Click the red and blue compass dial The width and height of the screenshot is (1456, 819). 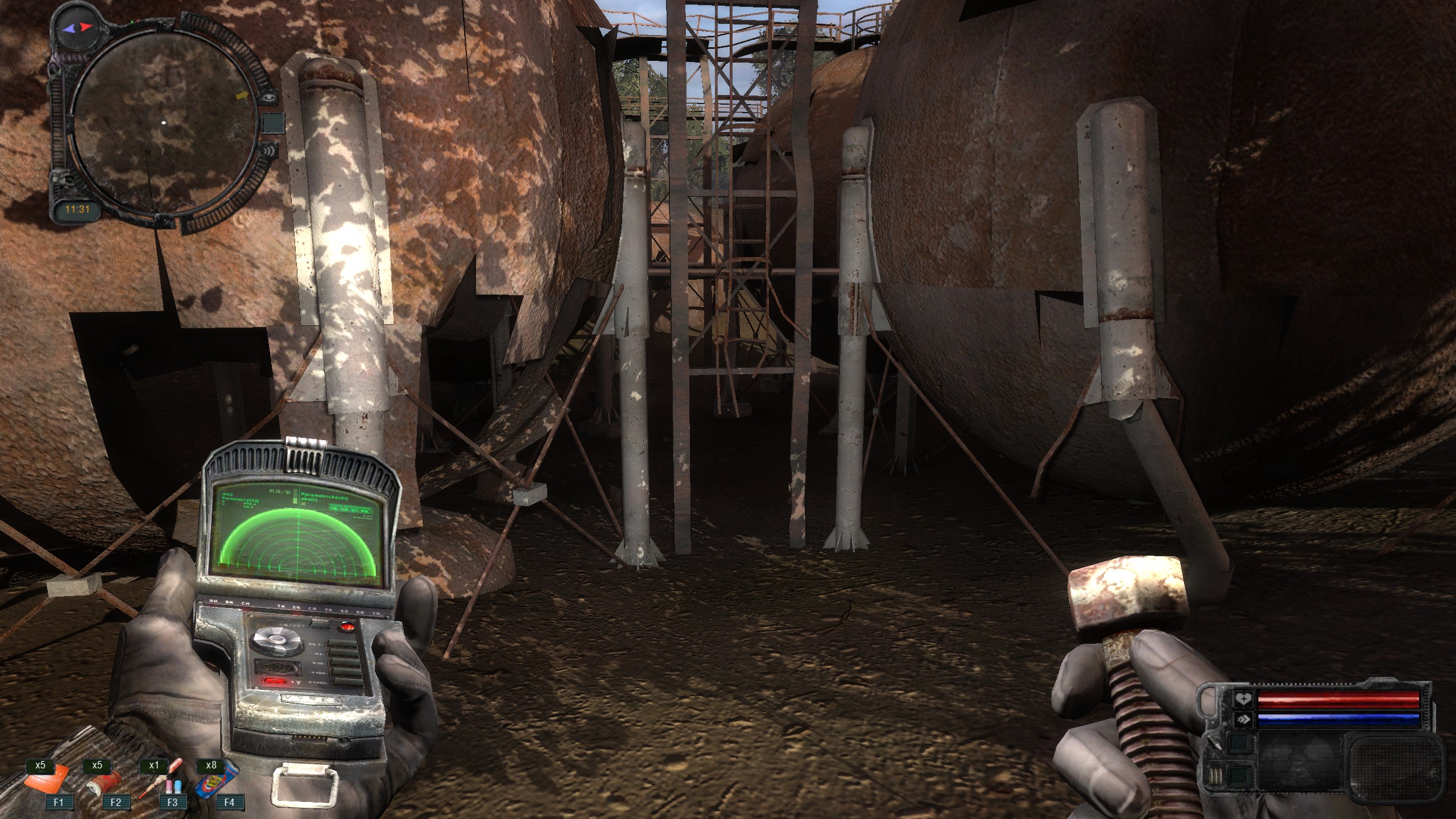(77, 27)
